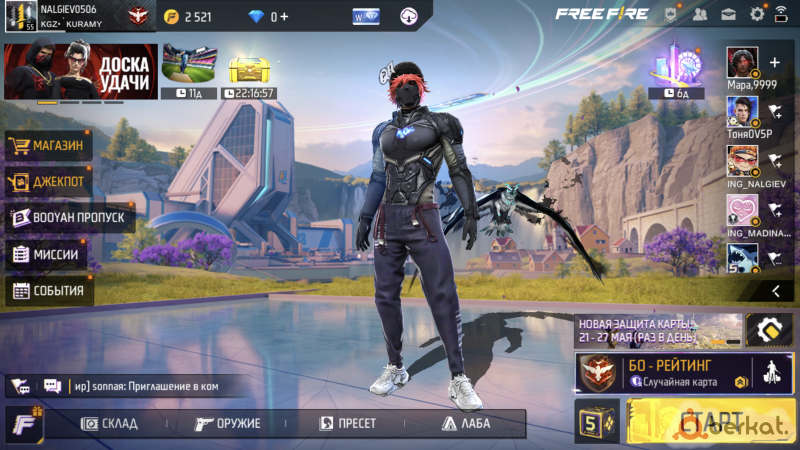This screenshot has width=800, height=450.
Task: Invite friend Мара,9999 with the plus button
Action: click(773, 62)
